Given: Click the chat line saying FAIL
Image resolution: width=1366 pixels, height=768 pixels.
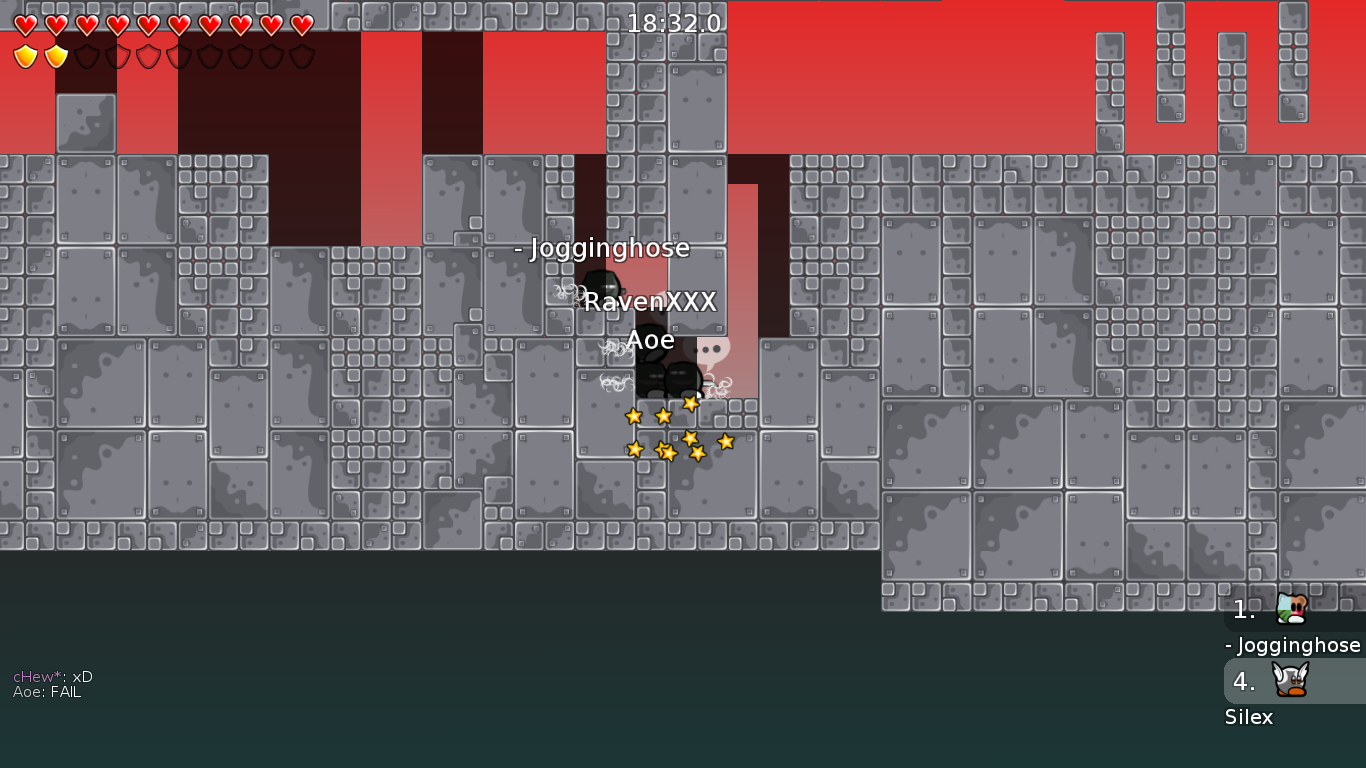Looking at the screenshot, I should click(46, 691).
